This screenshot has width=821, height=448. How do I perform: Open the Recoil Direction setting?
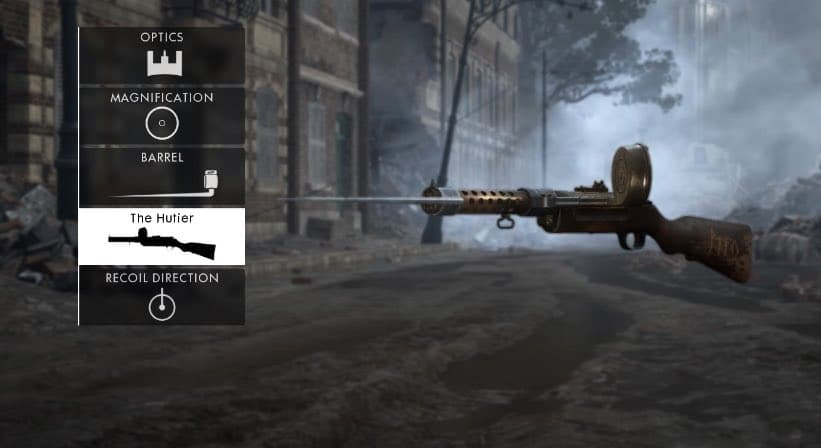pos(162,296)
